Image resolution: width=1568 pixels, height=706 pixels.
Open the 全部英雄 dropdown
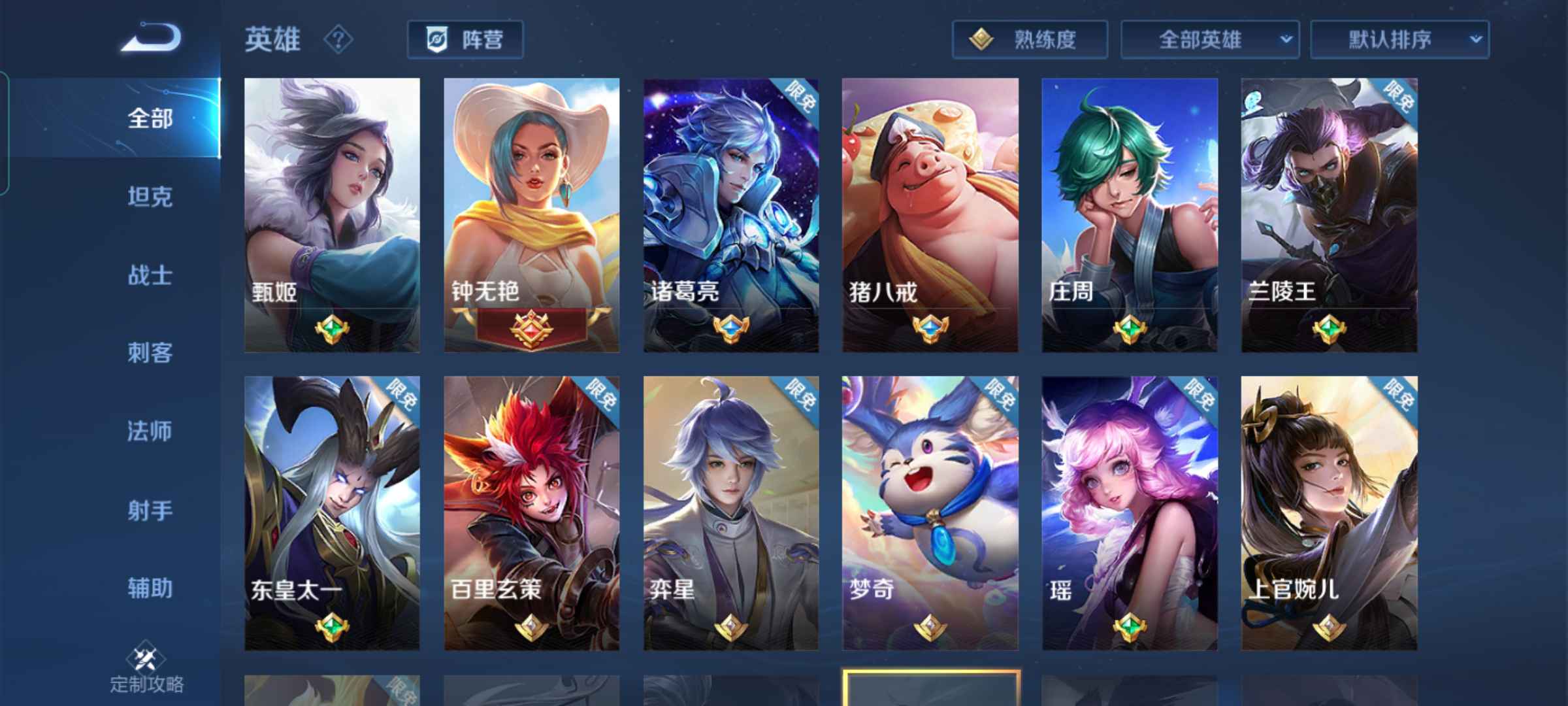[x=1209, y=39]
